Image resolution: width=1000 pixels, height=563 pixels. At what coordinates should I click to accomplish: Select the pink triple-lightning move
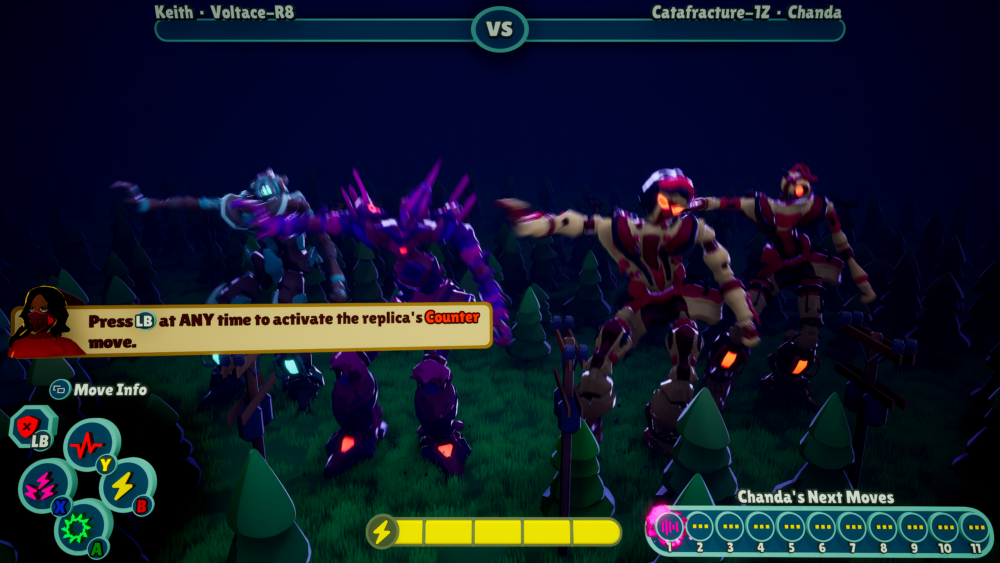coord(44,485)
